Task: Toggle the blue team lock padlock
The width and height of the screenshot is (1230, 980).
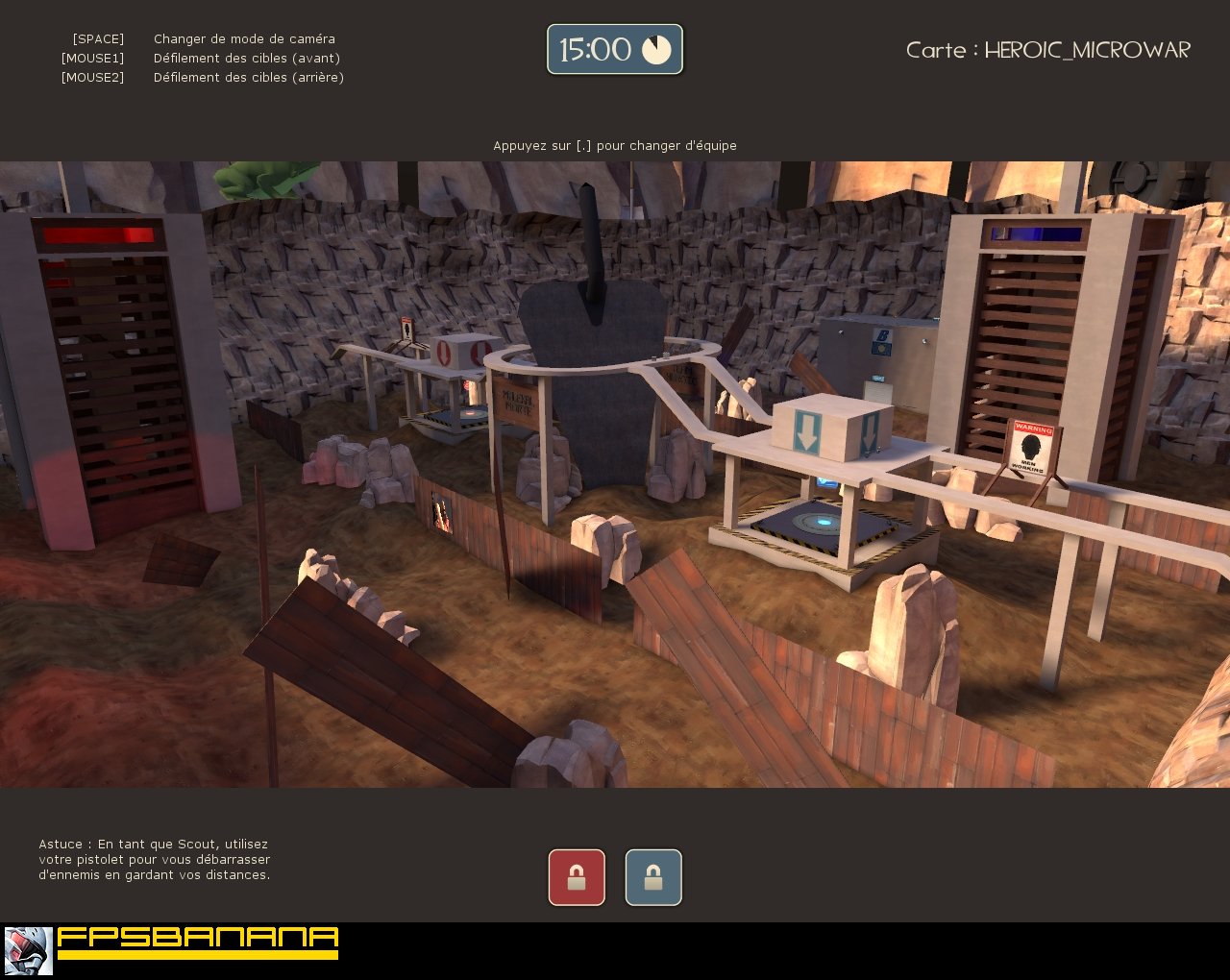Action: [x=653, y=876]
